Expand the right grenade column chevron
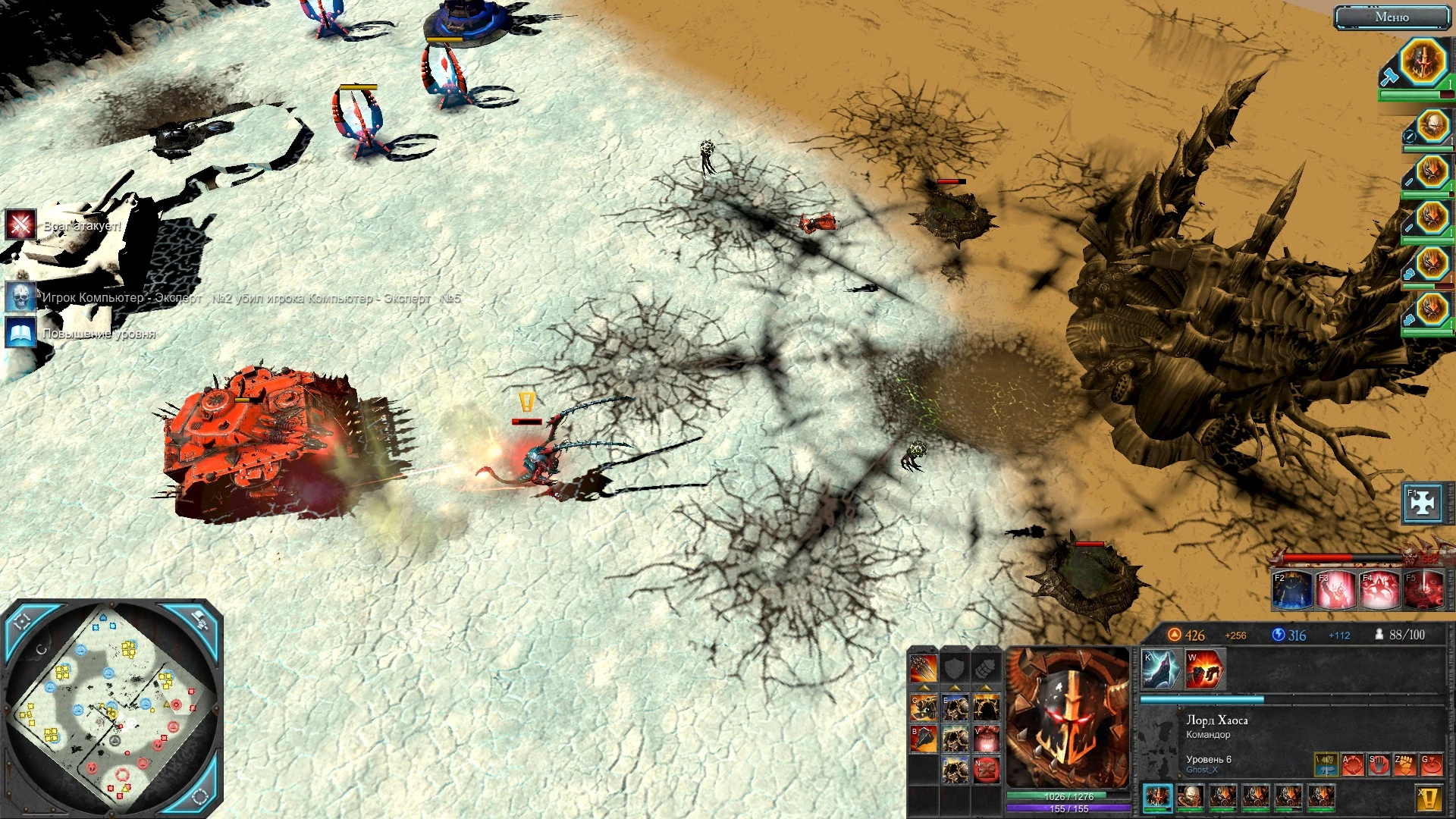Viewport: 1456px width, 819px height. click(x=985, y=688)
